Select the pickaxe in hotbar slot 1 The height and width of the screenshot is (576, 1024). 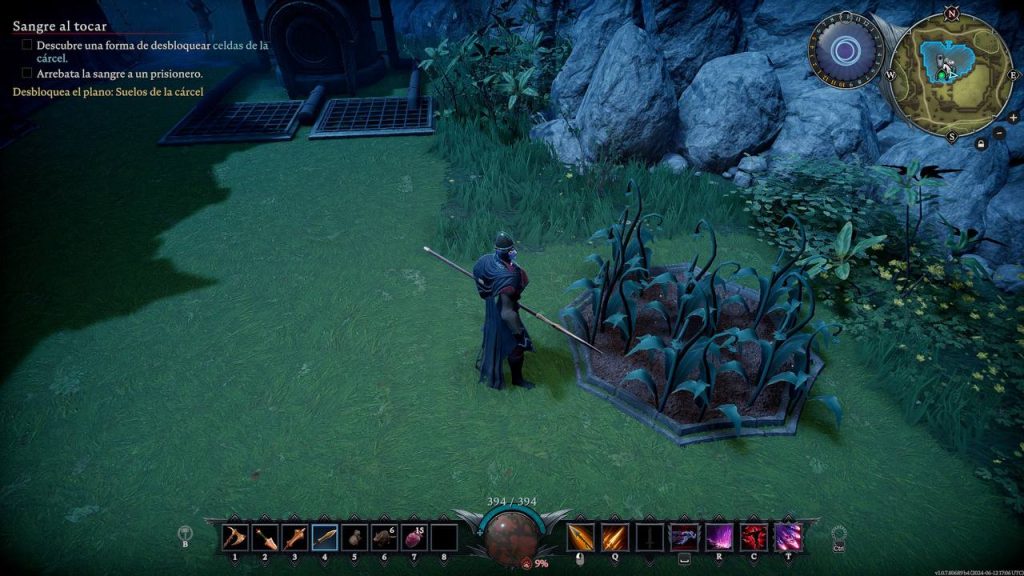(235, 538)
